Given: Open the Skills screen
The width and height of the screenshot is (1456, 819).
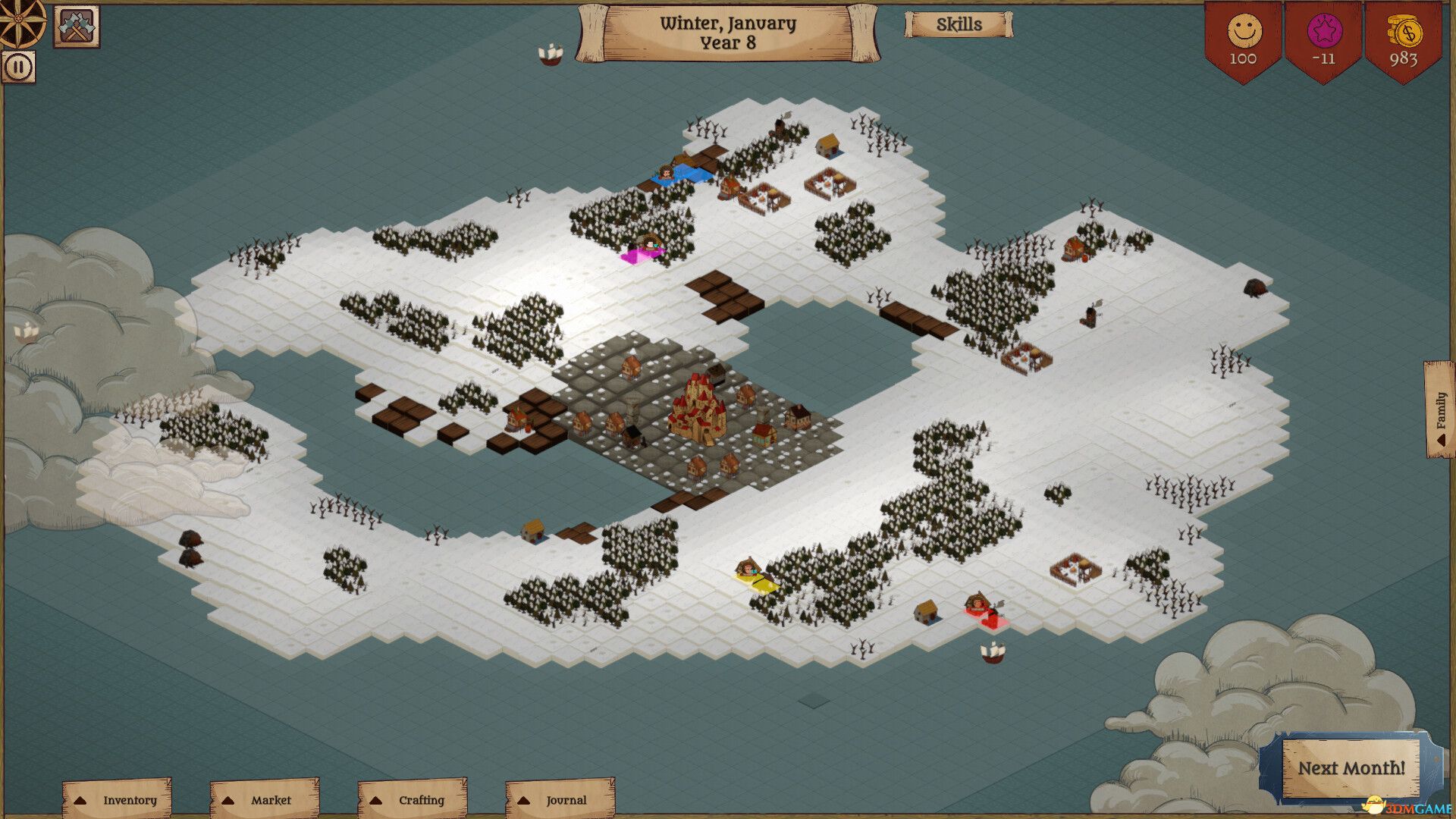Looking at the screenshot, I should 959,24.
